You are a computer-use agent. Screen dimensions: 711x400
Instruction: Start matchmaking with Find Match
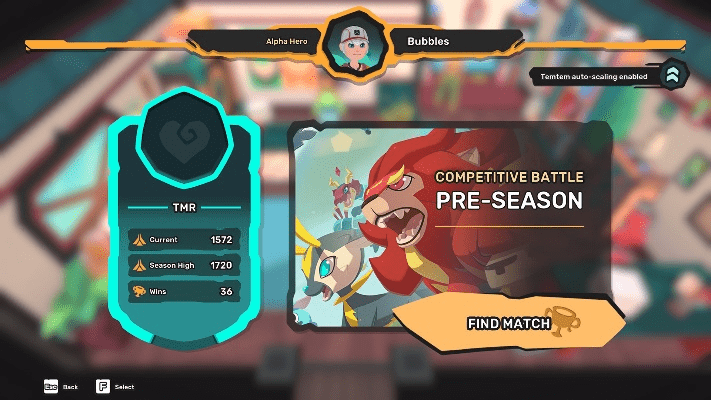point(508,323)
